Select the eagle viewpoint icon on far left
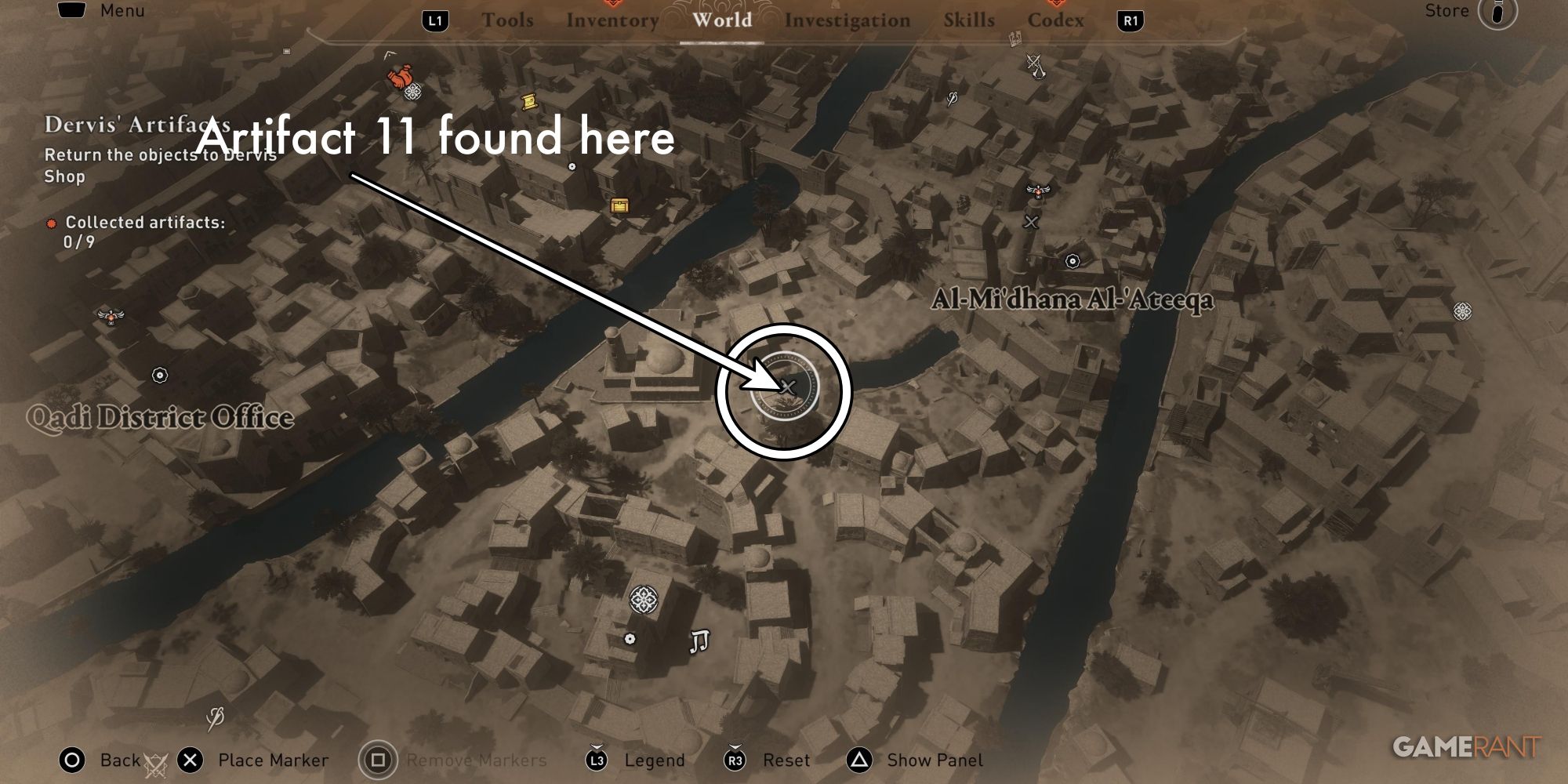Image resolution: width=1568 pixels, height=784 pixels. coord(111,317)
